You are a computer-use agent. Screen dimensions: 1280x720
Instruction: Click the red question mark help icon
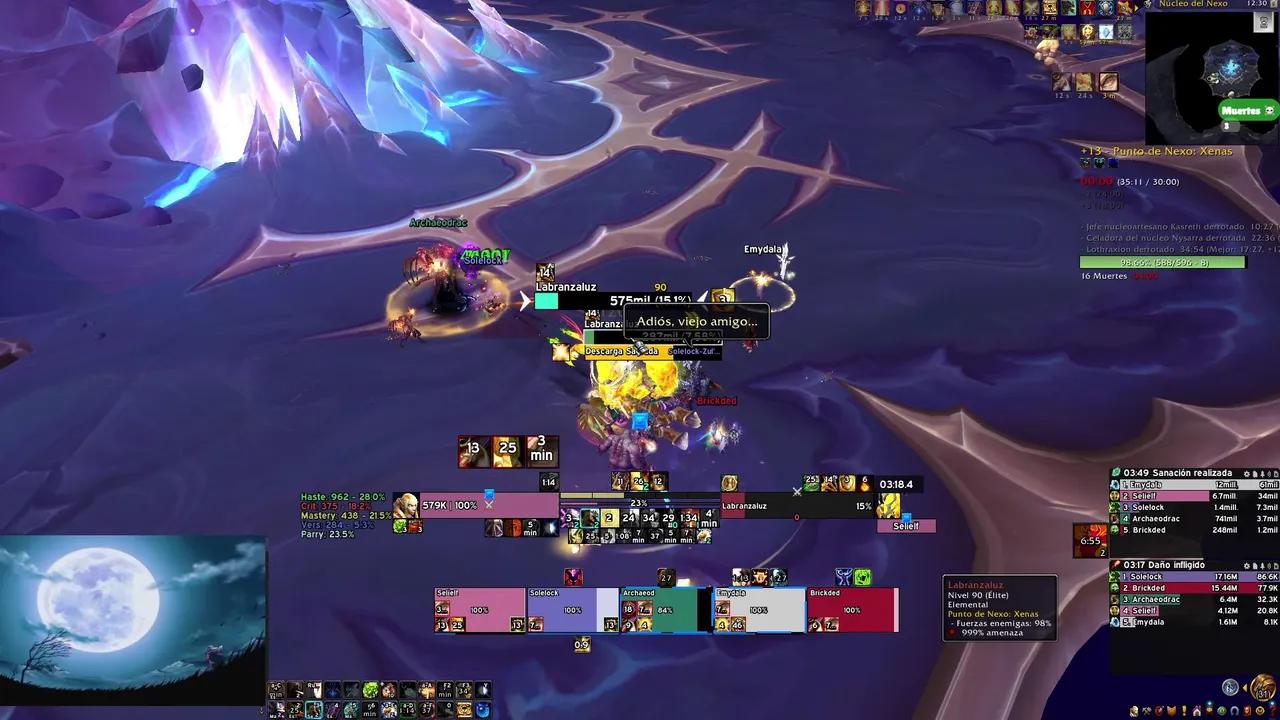click(x=1273, y=710)
